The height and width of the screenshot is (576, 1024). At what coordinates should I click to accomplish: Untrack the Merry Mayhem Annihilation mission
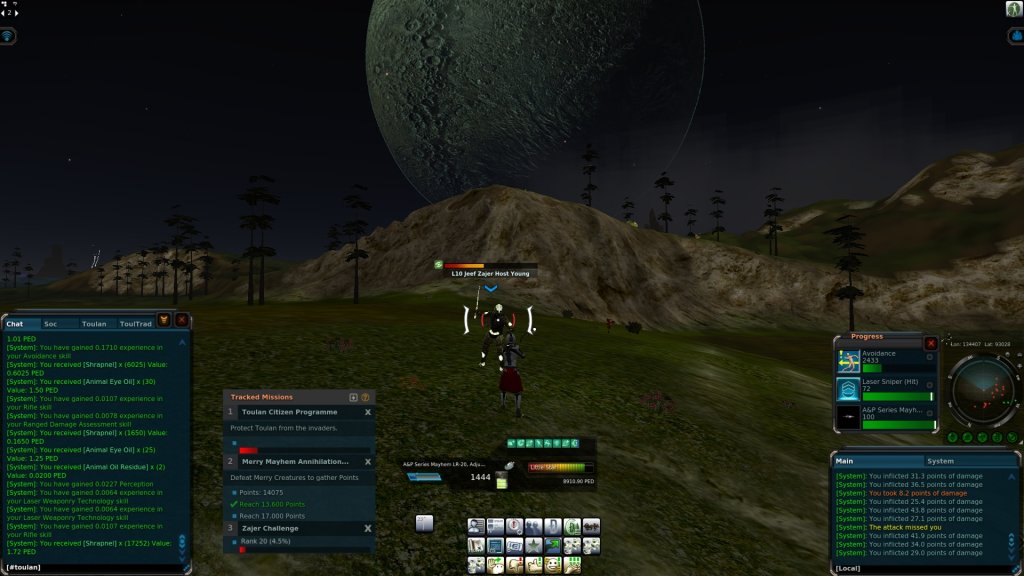coord(367,462)
